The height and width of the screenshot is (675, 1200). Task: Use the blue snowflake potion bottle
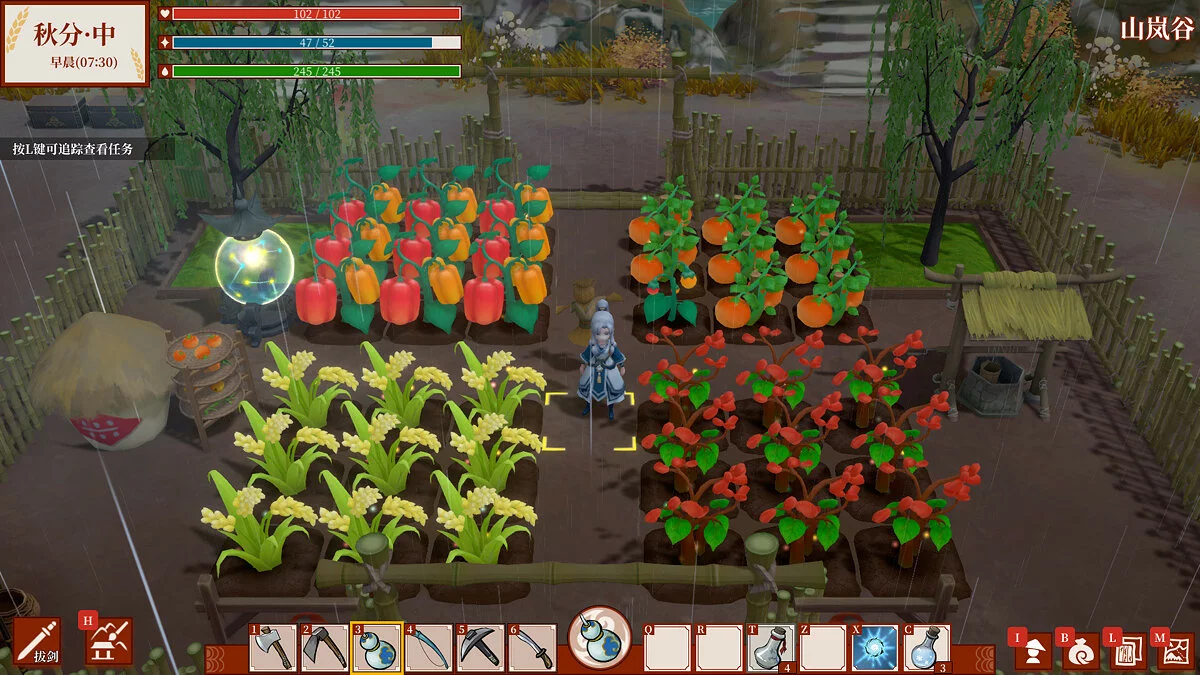coord(927,648)
